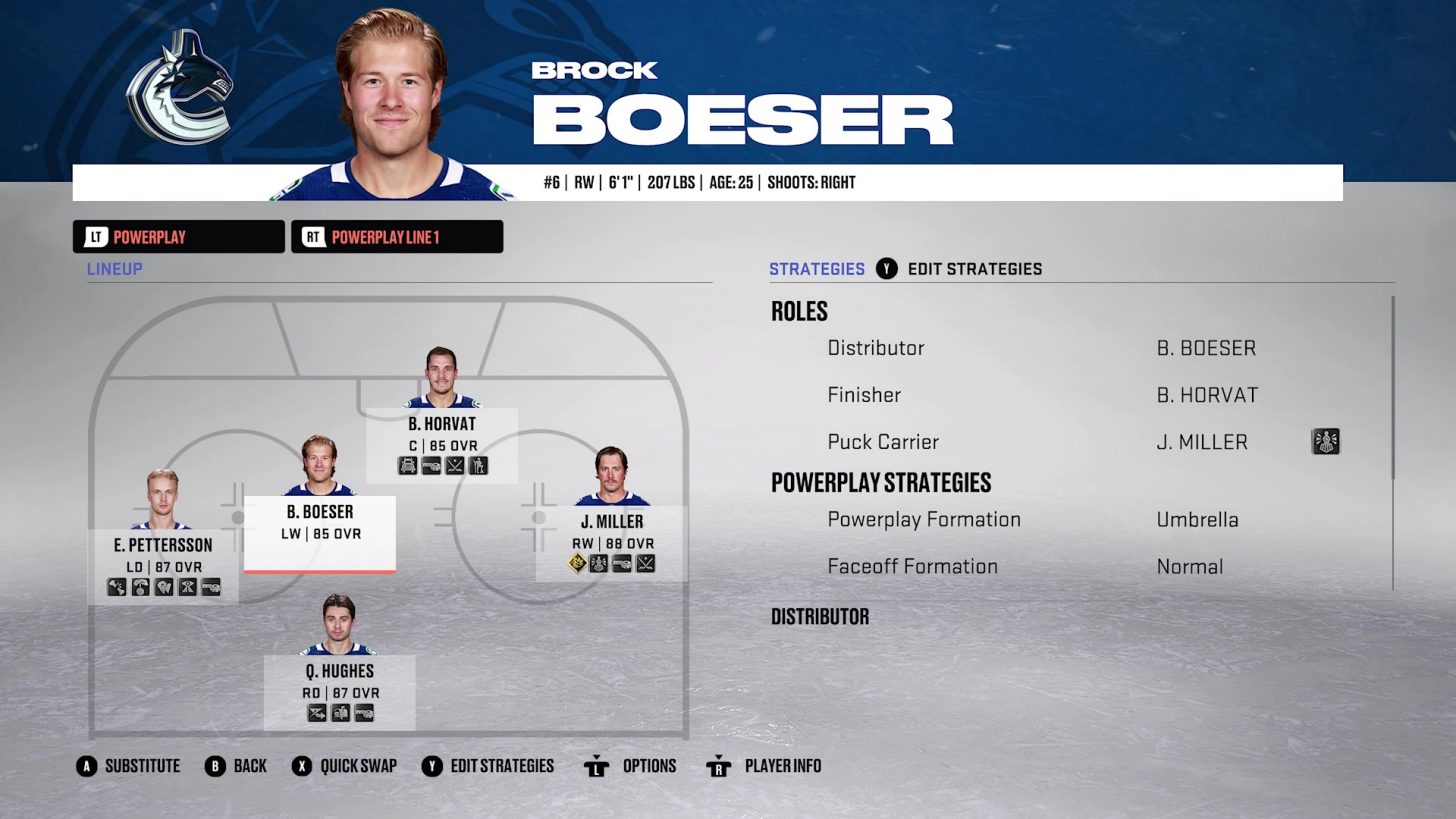The height and width of the screenshot is (819, 1456).
Task: Click the badge icon beside Puck Carrier J. Miller
Action: pyautogui.click(x=1325, y=441)
